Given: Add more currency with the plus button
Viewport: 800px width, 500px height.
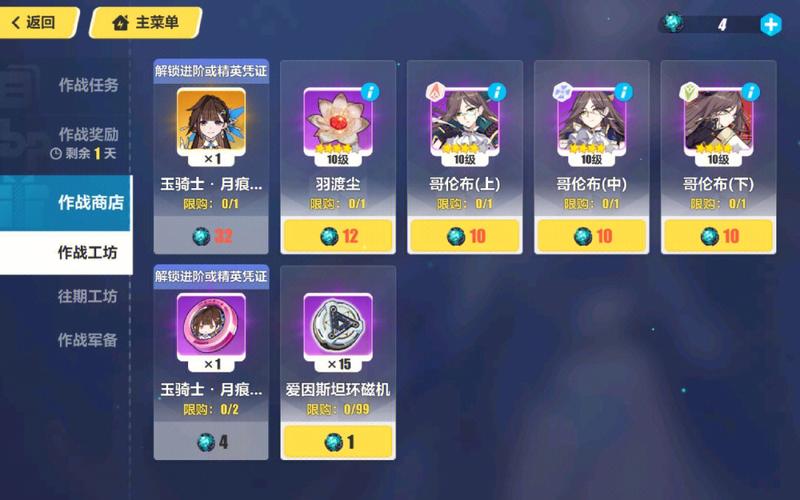Looking at the screenshot, I should coord(770,25).
